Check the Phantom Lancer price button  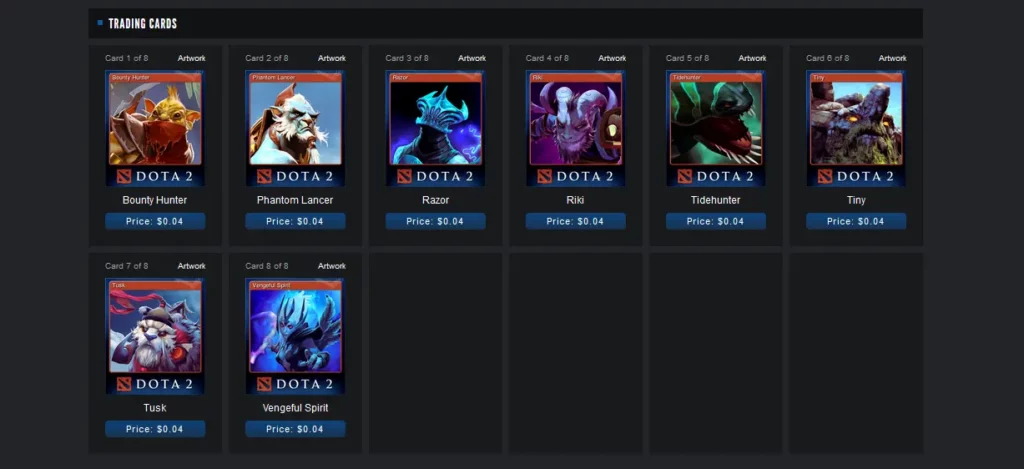(x=295, y=221)
